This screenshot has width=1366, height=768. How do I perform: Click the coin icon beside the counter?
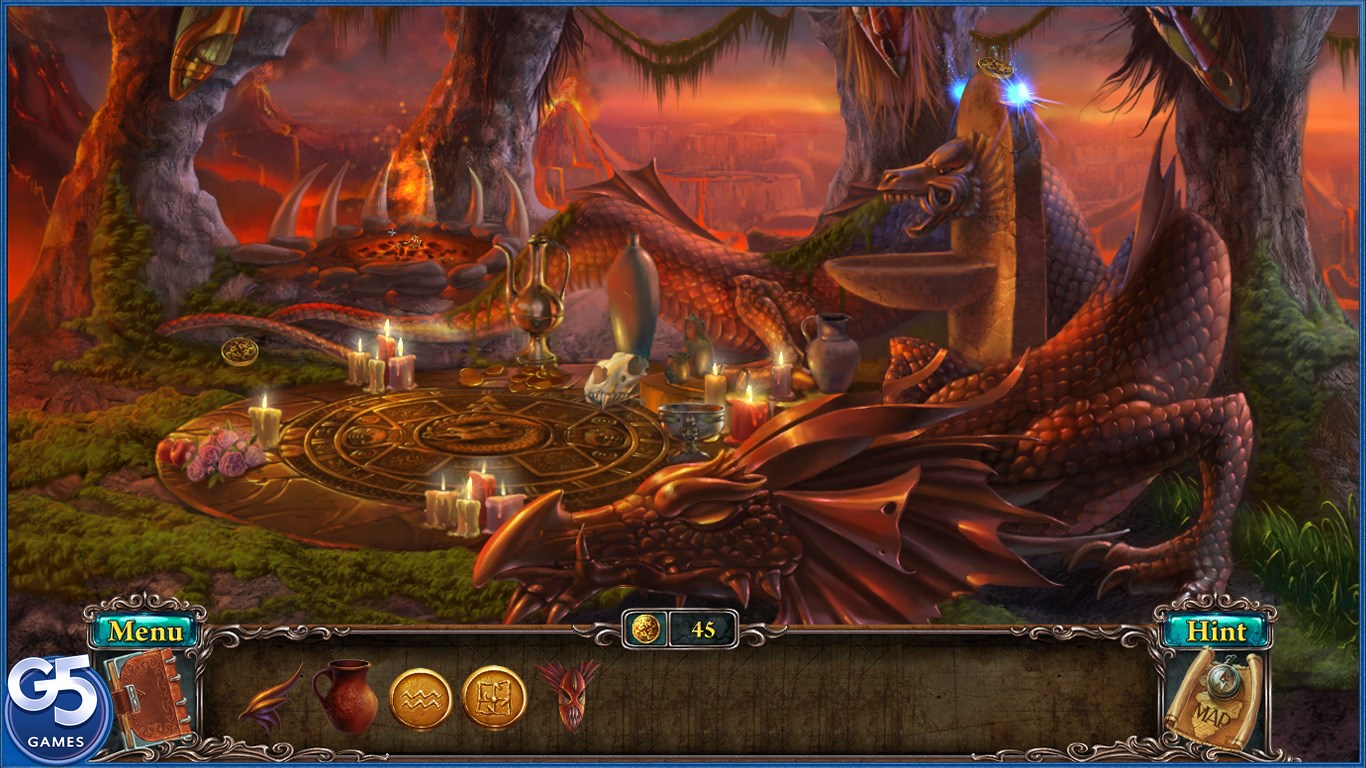pos(646,628)
